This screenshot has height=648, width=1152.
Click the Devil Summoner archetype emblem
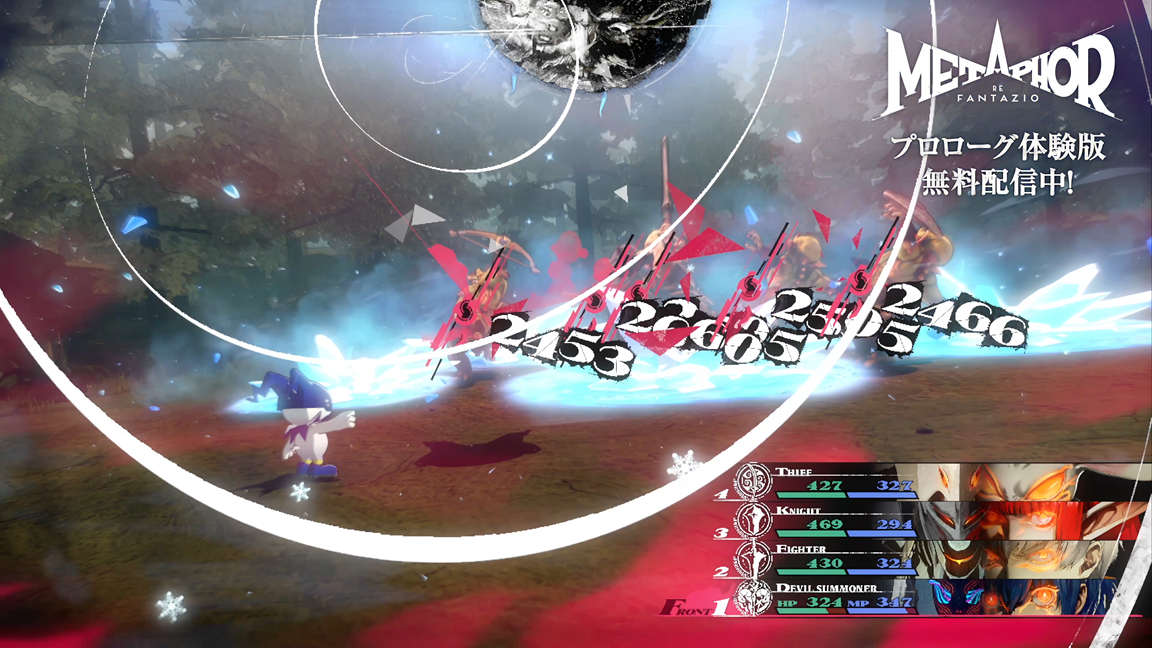click(753, 599)
